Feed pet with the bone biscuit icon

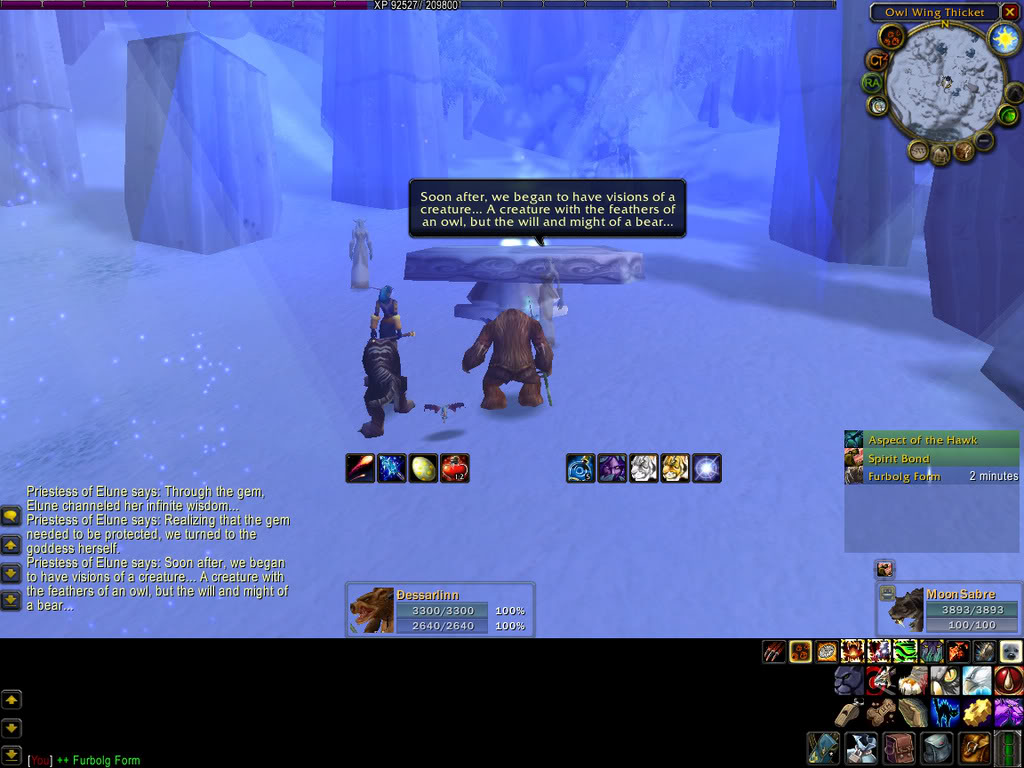click(881, 713)
